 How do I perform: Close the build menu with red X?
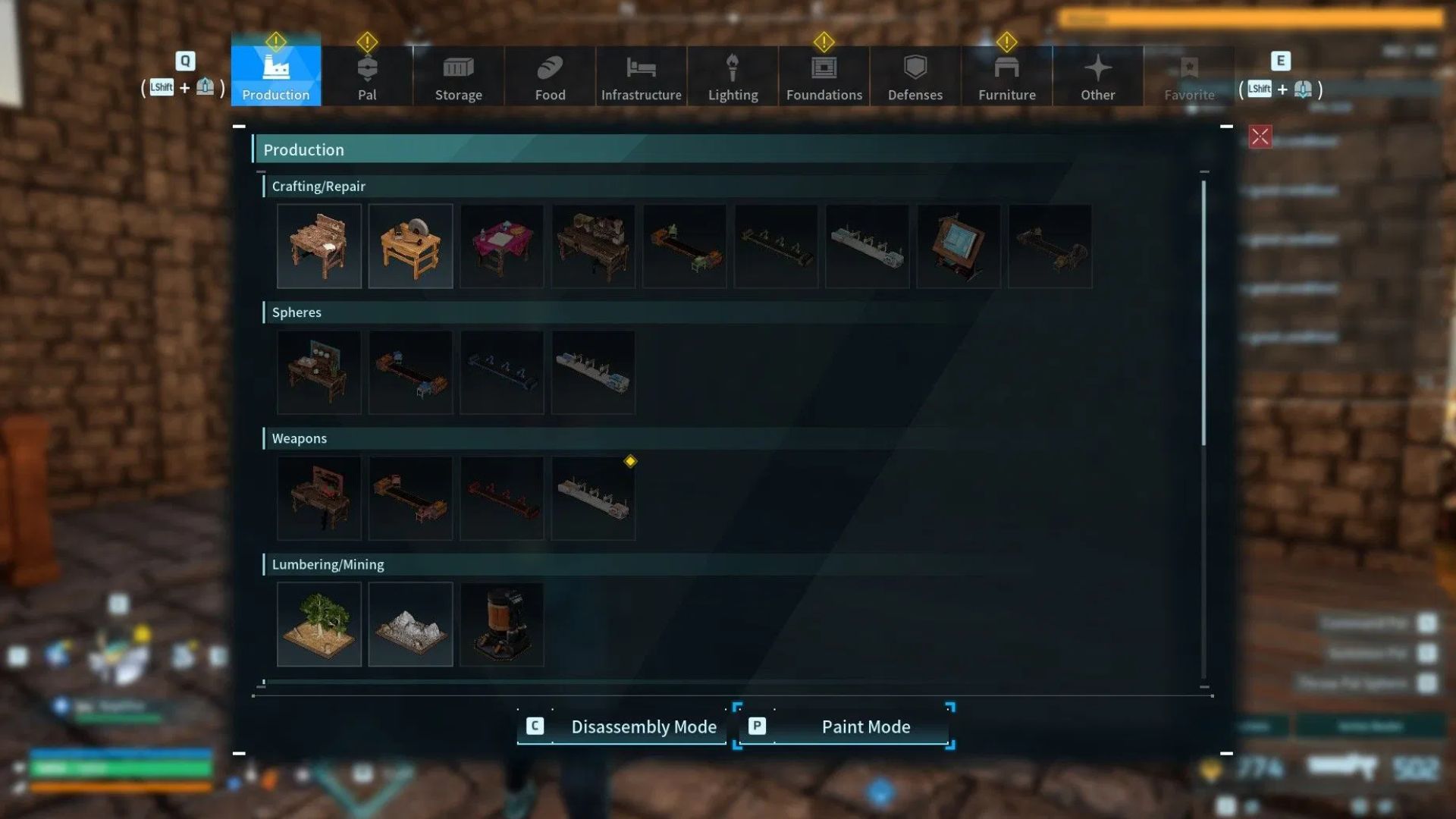pyautogui.click(x=1260, y=137)
